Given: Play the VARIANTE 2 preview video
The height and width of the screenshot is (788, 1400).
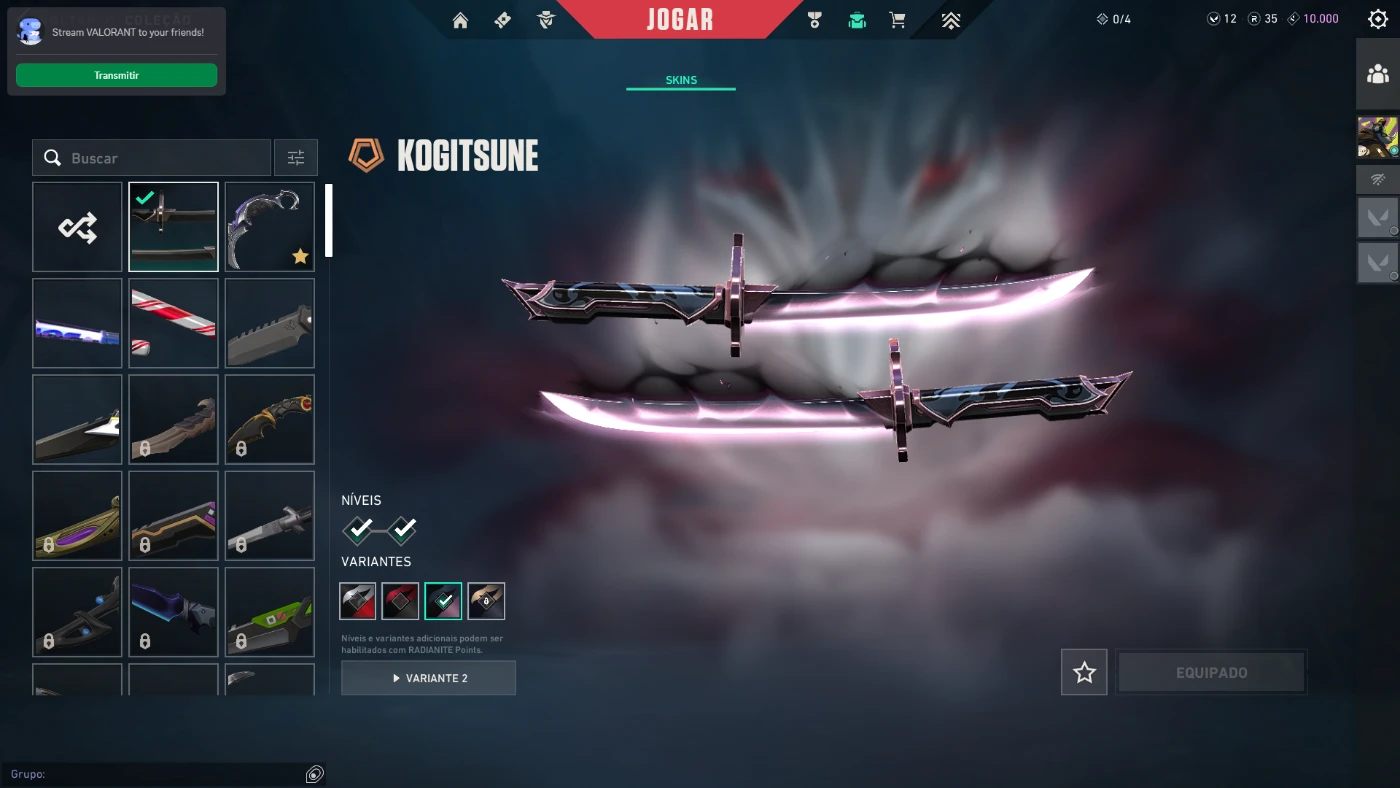Looking at the screenshot, I should (428, 678).
